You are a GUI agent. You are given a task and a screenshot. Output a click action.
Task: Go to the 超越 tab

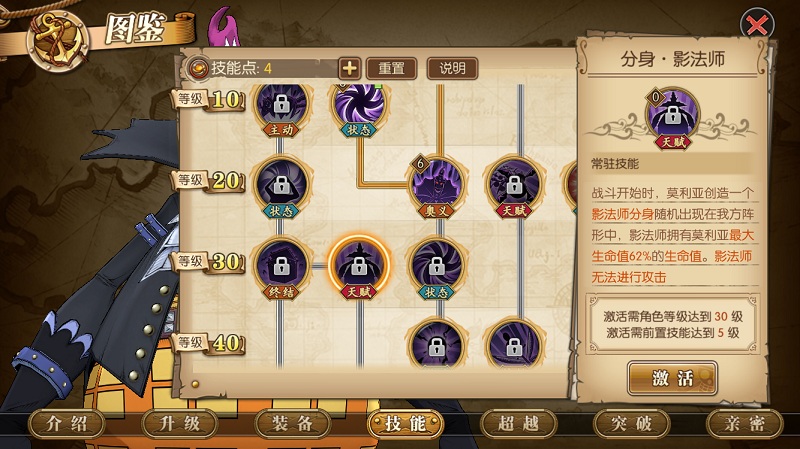(518, 423)
